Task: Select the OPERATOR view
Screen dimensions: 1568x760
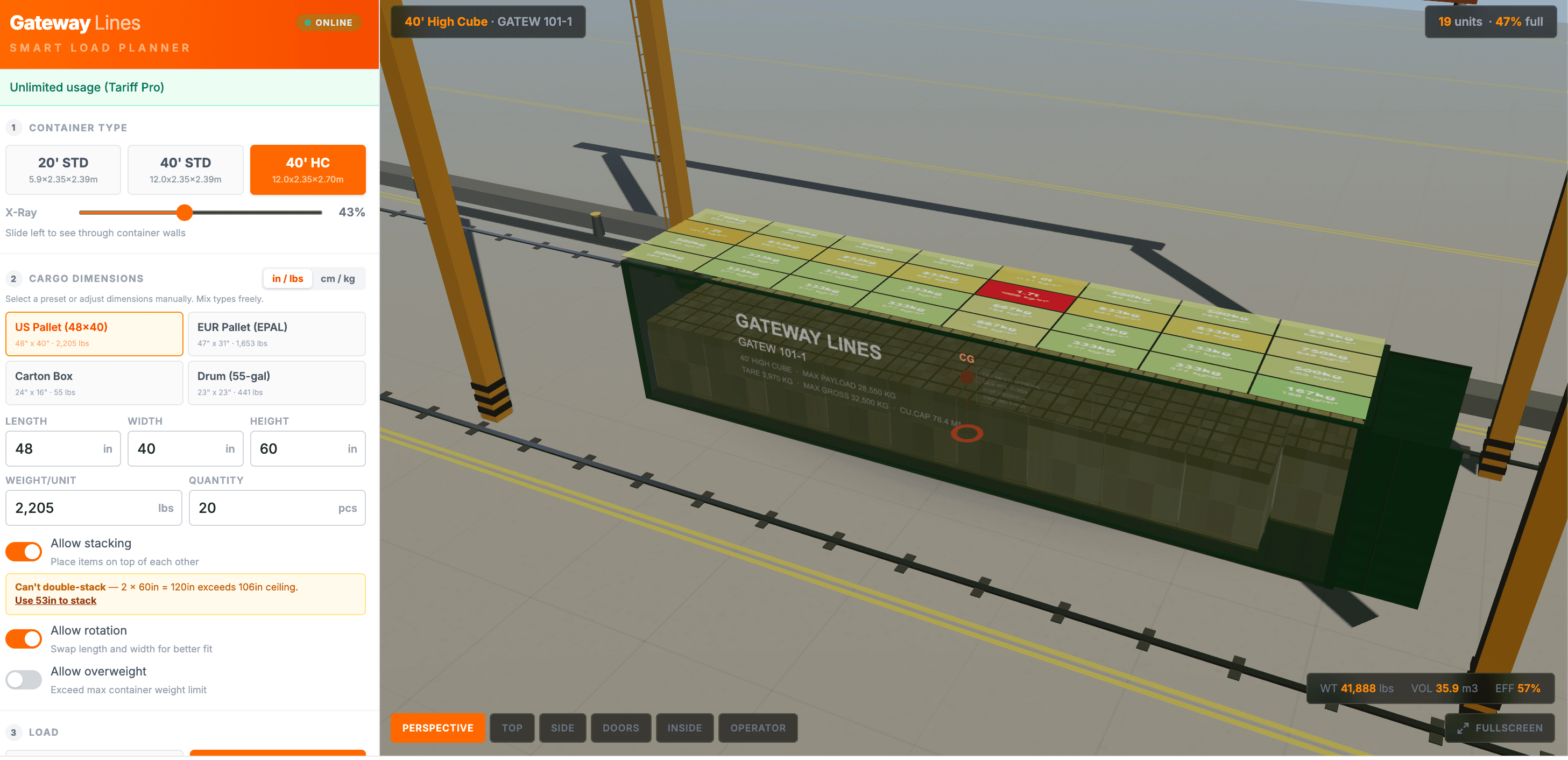Action: coord(758,727)
